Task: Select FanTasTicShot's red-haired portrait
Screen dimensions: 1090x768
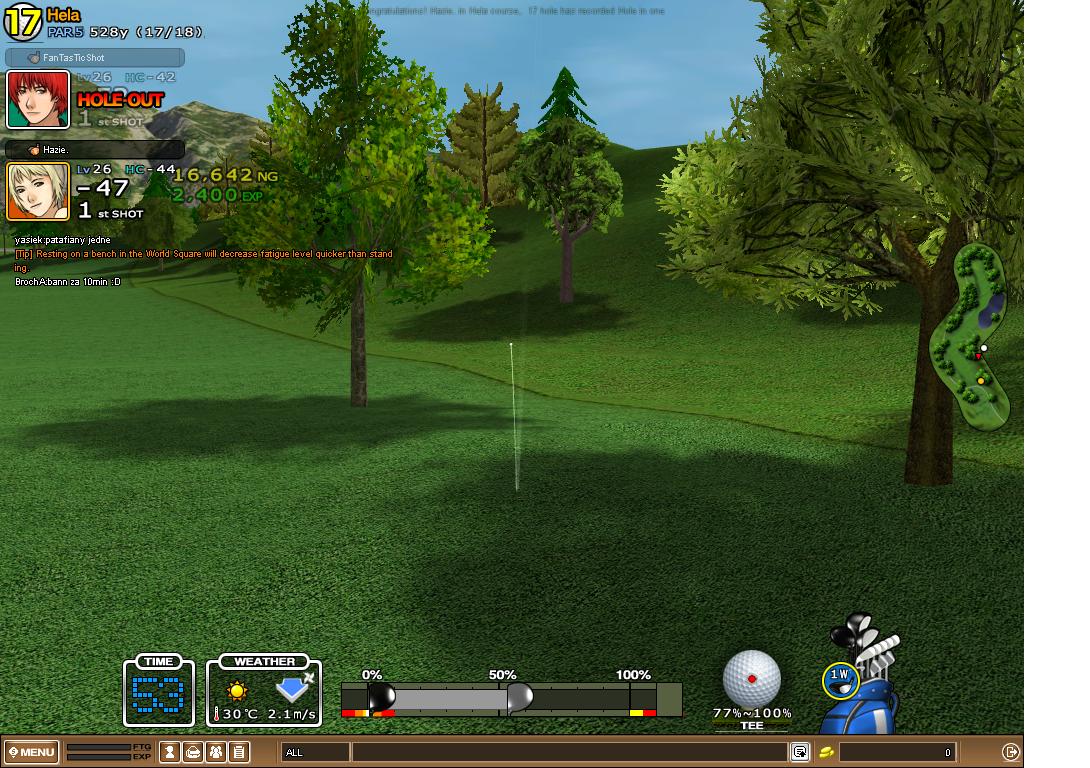Action: click(x=38, y=100)
